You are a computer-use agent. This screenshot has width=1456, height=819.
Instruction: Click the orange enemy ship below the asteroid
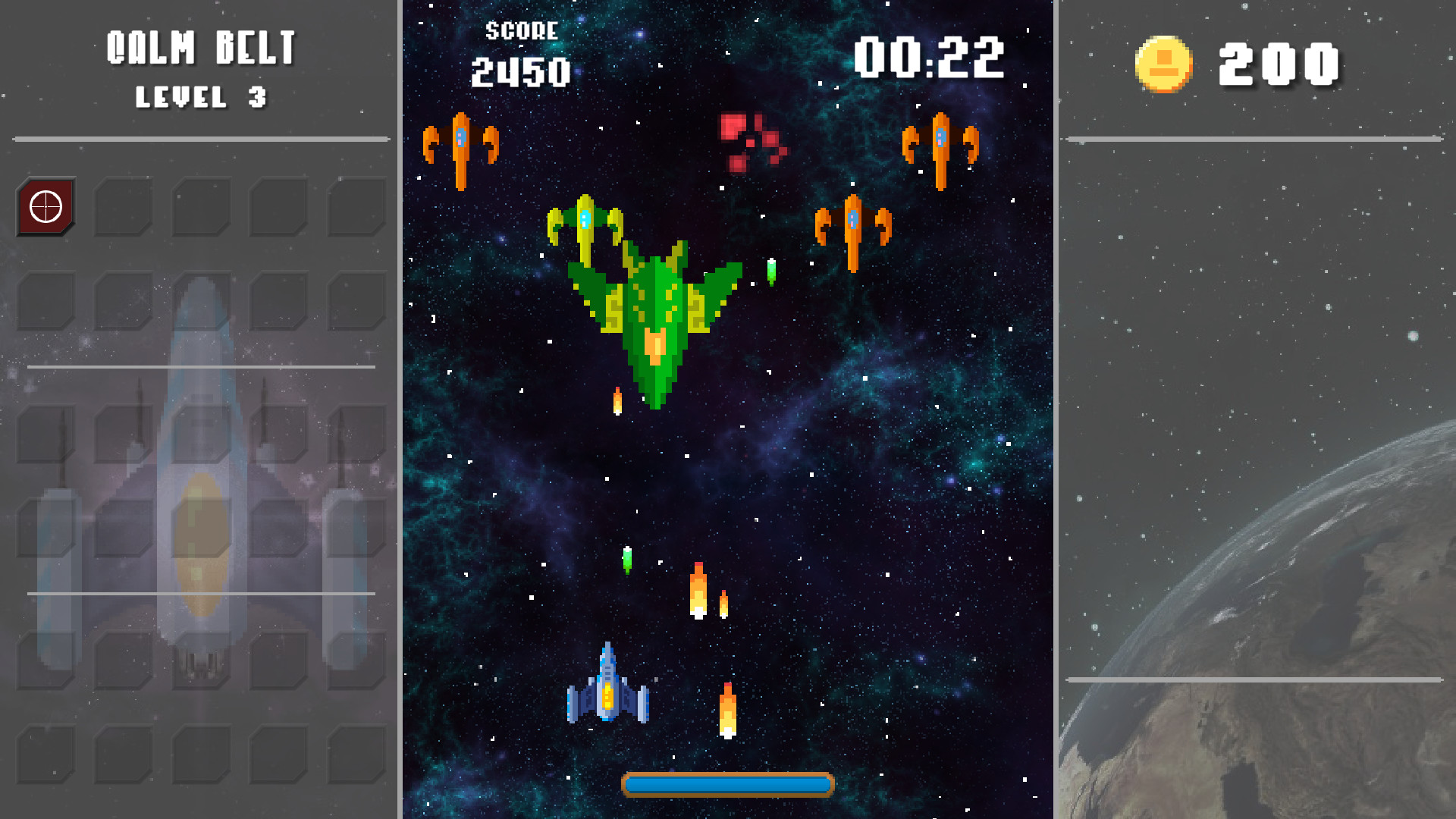coord(853,227)
